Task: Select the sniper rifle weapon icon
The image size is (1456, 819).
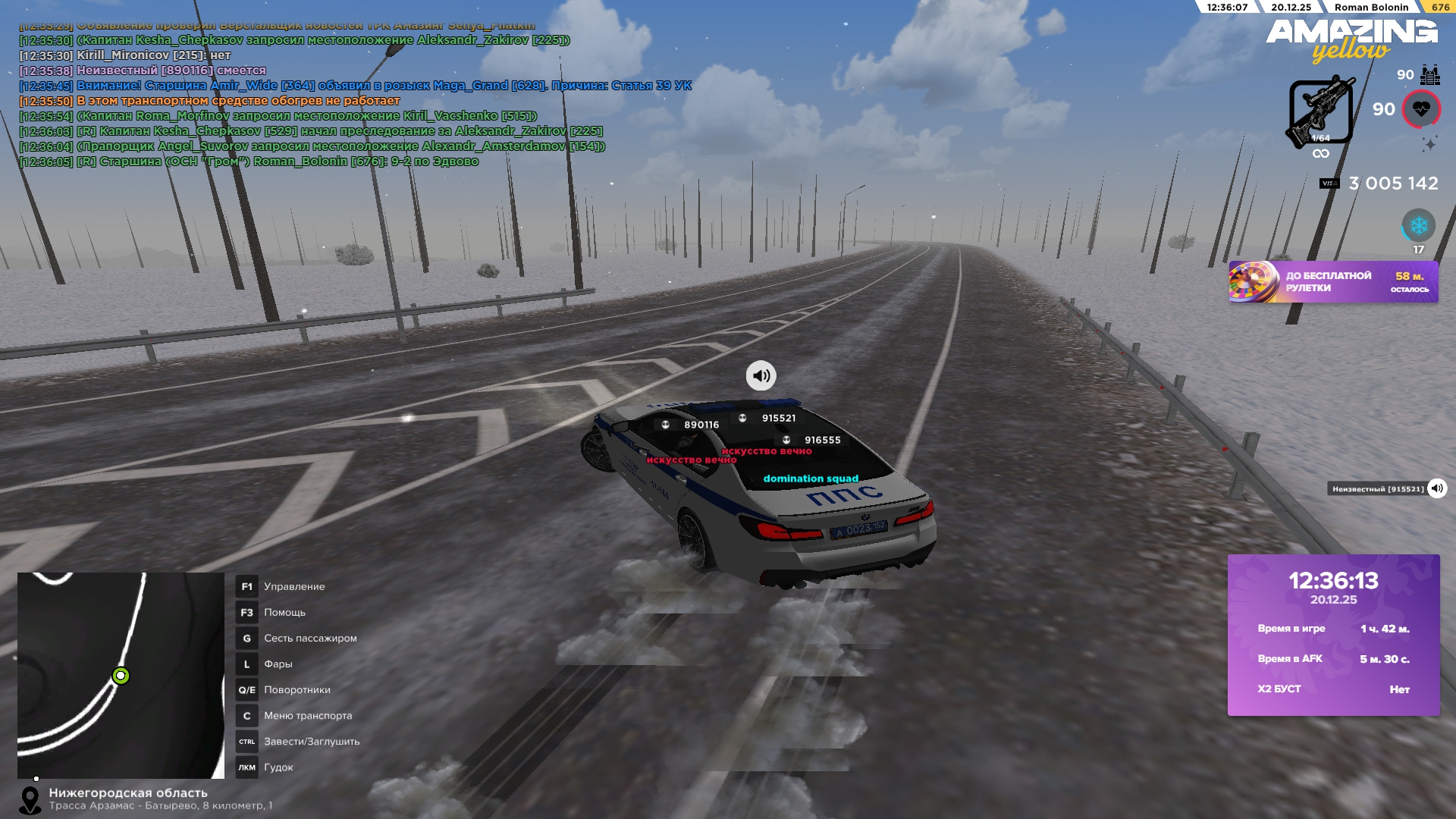Action: [1320, 111]
